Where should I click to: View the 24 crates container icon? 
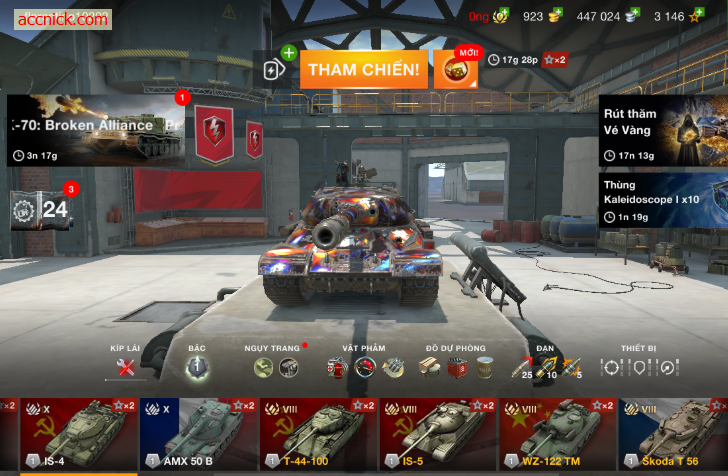coord(42,210)
